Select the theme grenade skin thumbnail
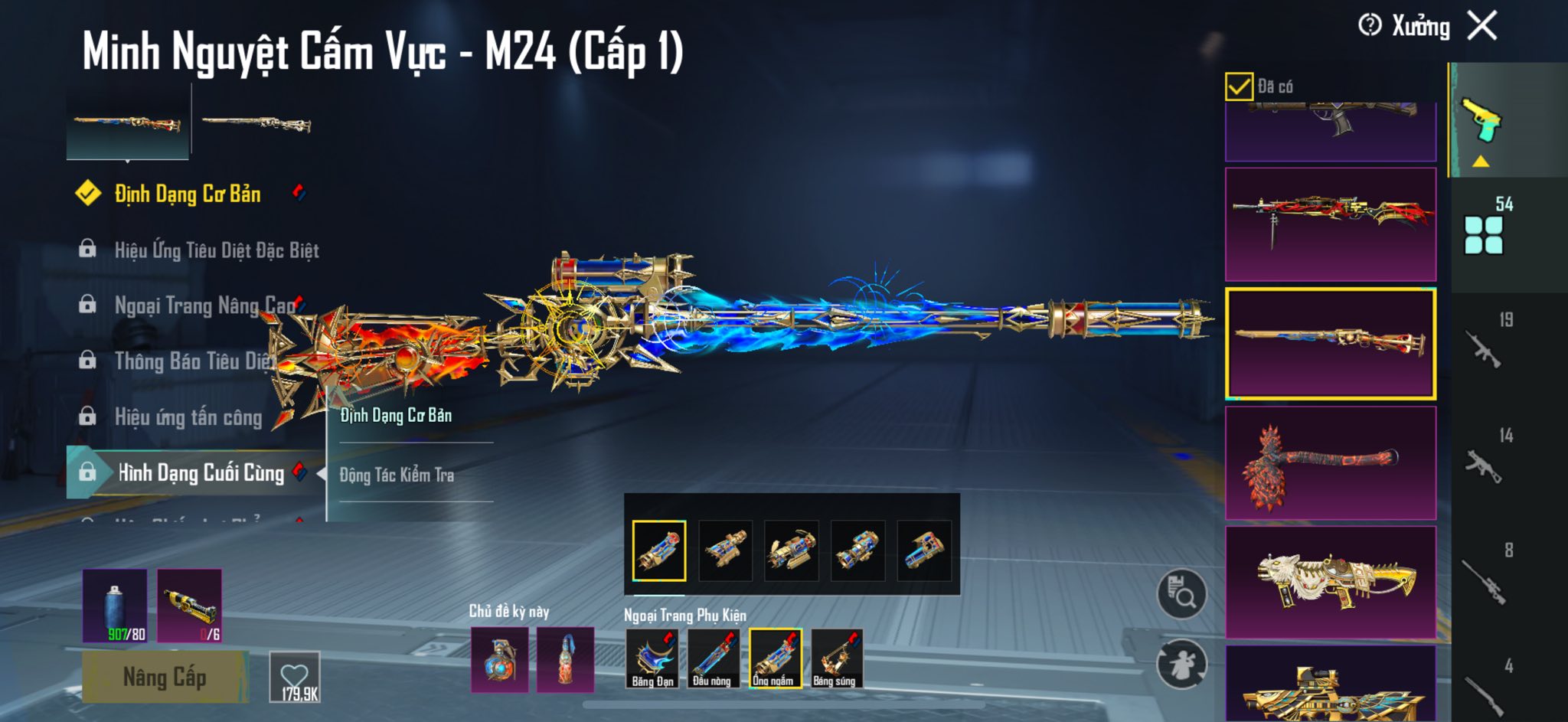Screen dimensions: 1568x722 499,660
